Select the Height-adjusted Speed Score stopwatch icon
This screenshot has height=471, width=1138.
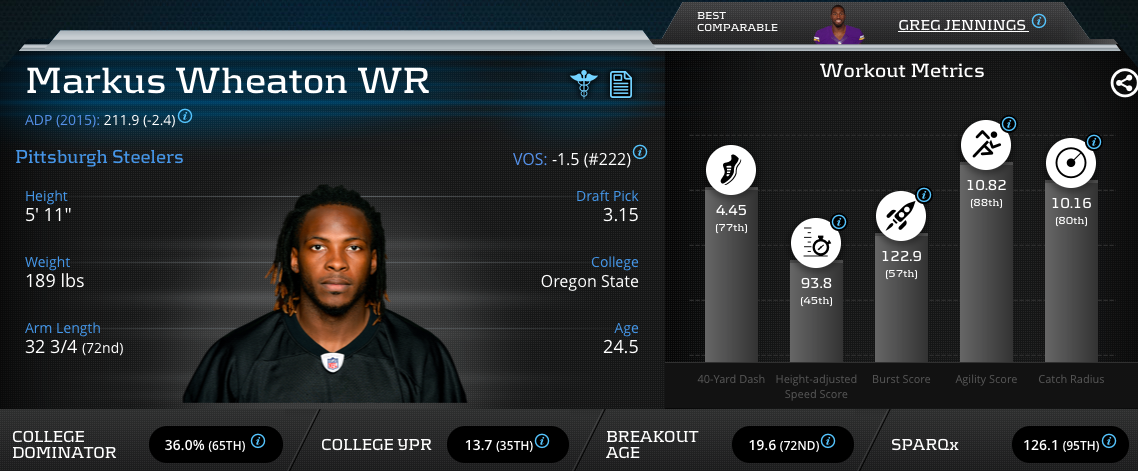click(816, 242)
